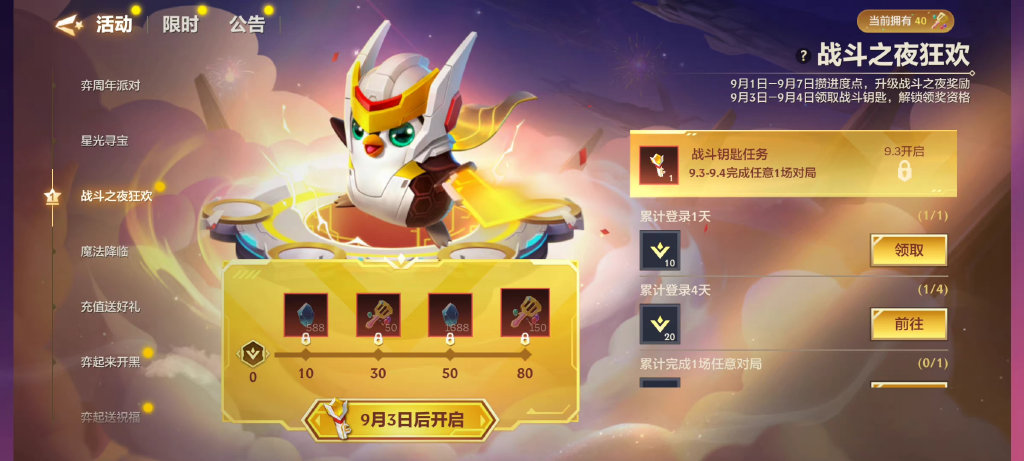This screenshot has width=1024, height=461.
Task: Select the 10-point milestone reward
Action: click(x=305, y=315)
